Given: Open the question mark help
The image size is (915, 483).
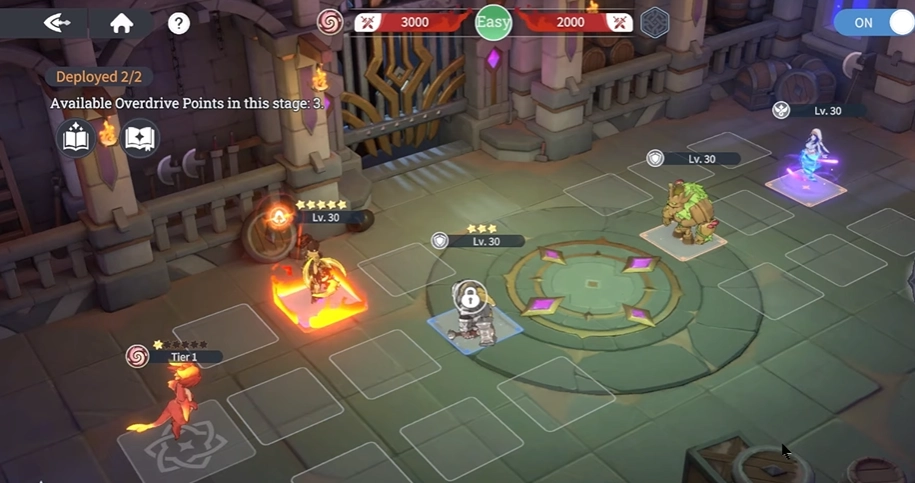Looking at the screenshot, I should tap(179, 23).
